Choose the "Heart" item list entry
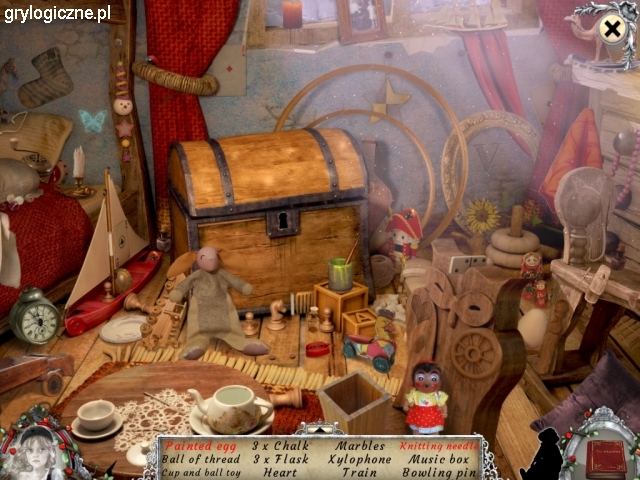This screenshot has height=480, width=640. (279, 472)
